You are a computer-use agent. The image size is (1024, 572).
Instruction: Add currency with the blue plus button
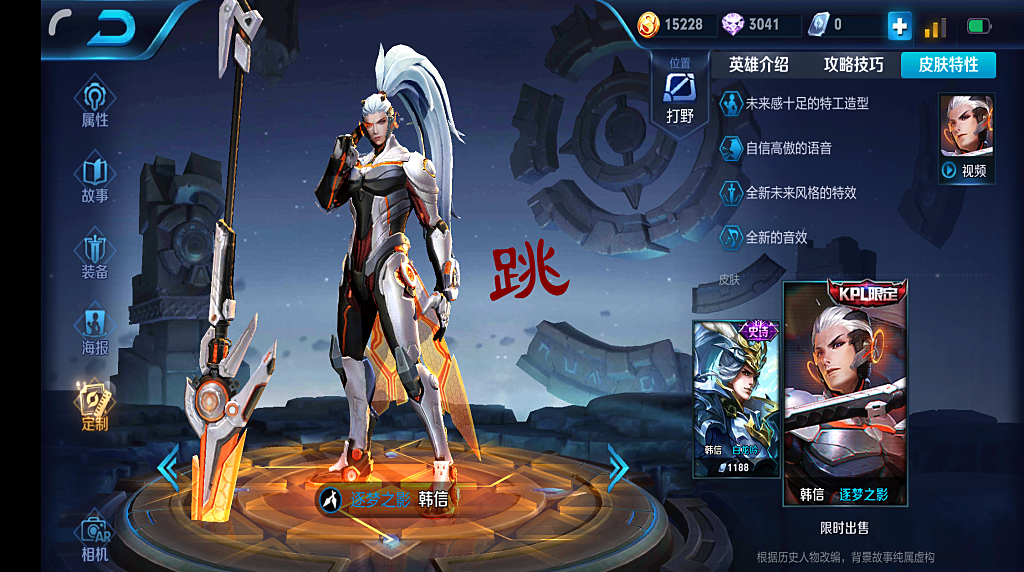click(x=899, y=26)
